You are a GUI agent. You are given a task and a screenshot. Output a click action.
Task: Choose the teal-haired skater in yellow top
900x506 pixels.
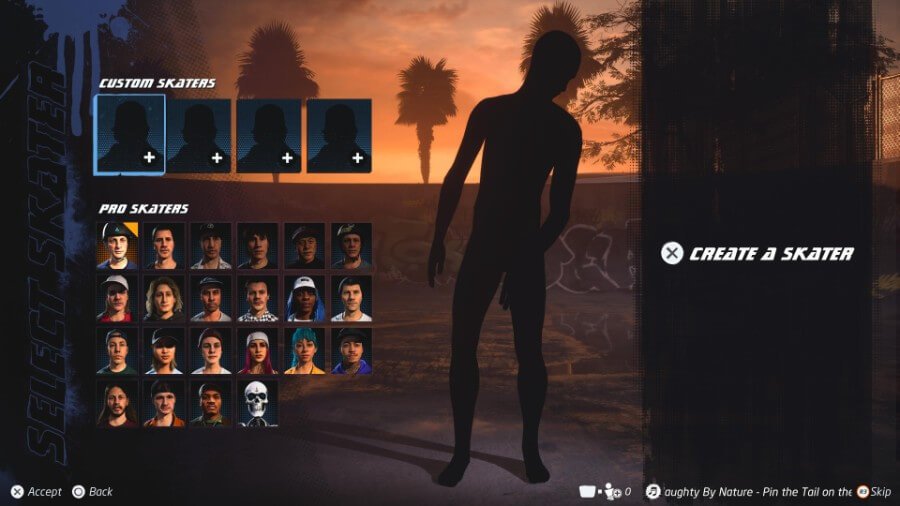[x=305, y=351]
